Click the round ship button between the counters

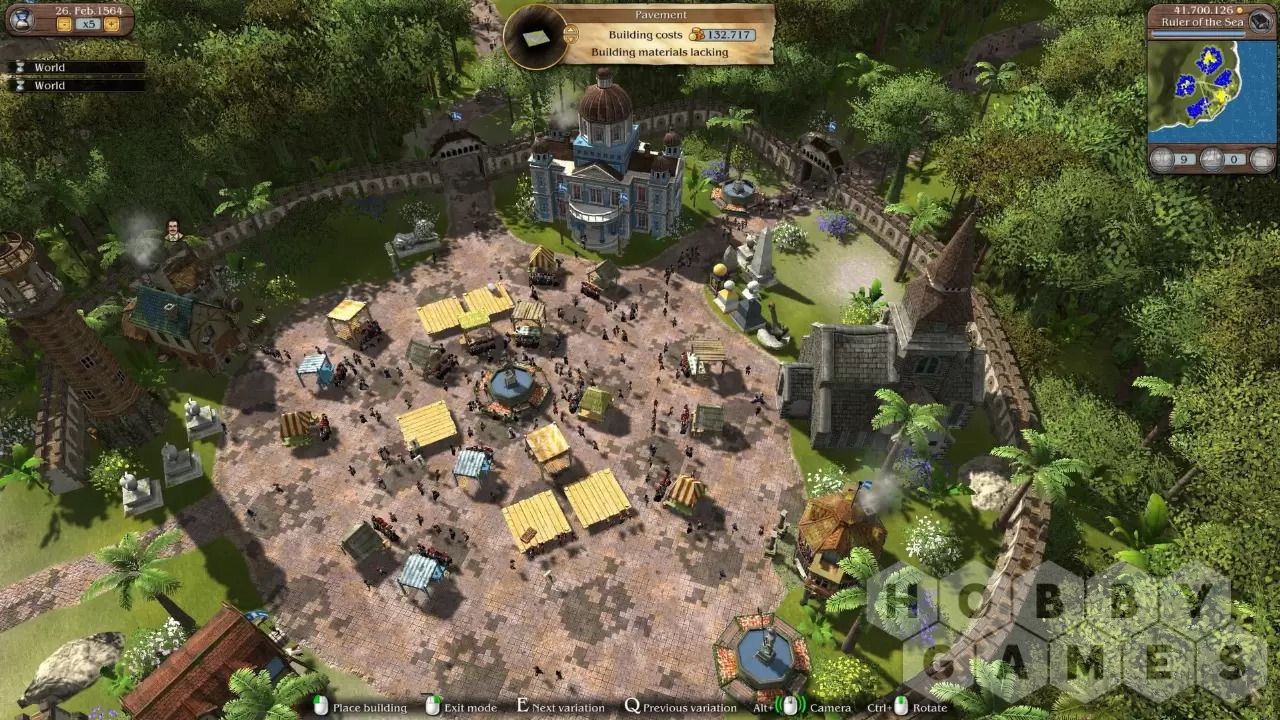[1211, 158]
